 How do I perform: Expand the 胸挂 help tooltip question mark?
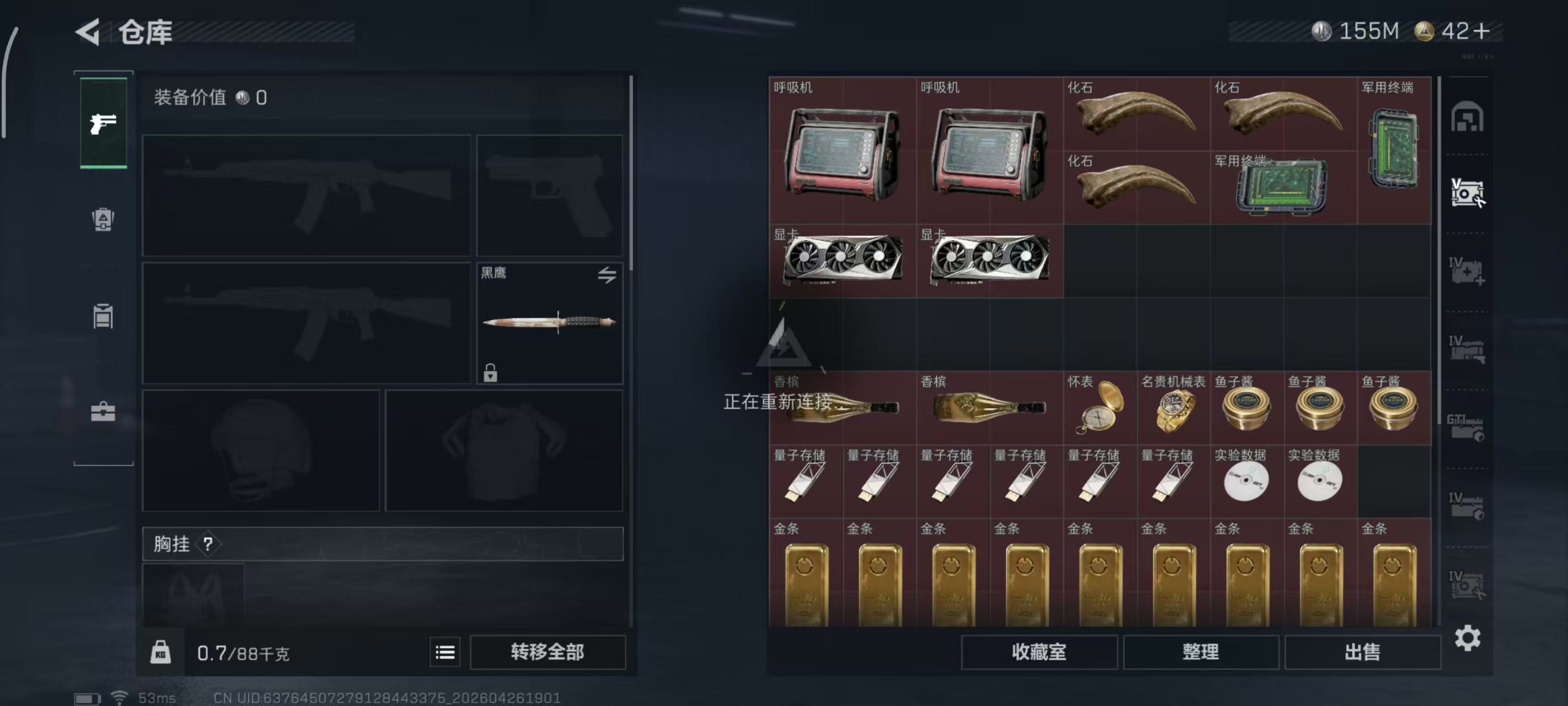click(210, 544)
